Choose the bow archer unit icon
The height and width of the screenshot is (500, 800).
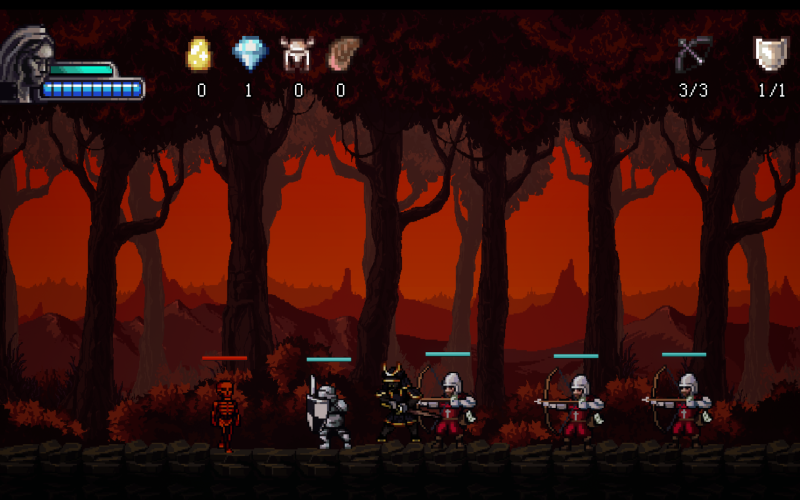(693, 53)
